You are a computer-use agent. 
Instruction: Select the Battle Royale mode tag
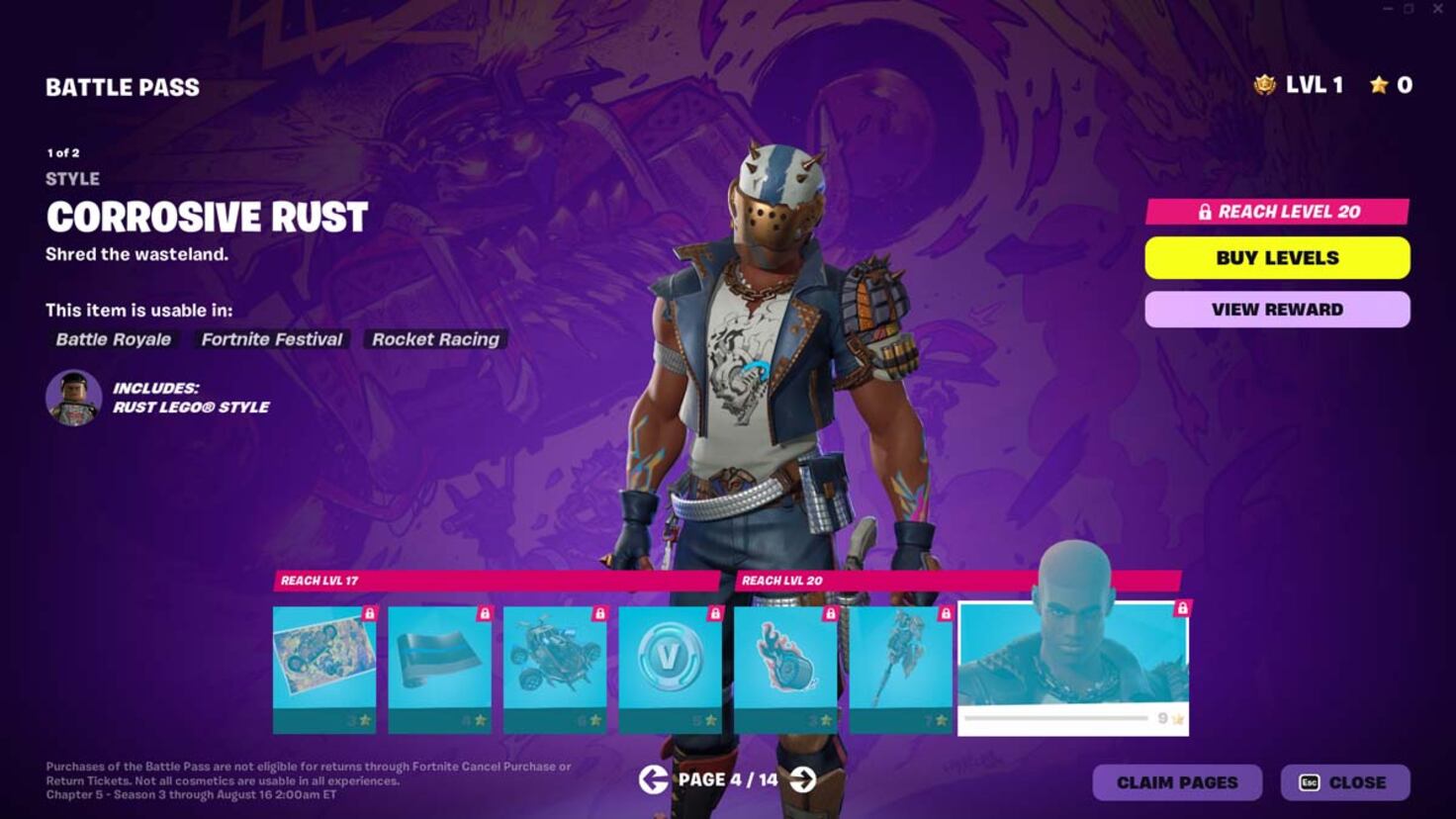click(112, 339)
